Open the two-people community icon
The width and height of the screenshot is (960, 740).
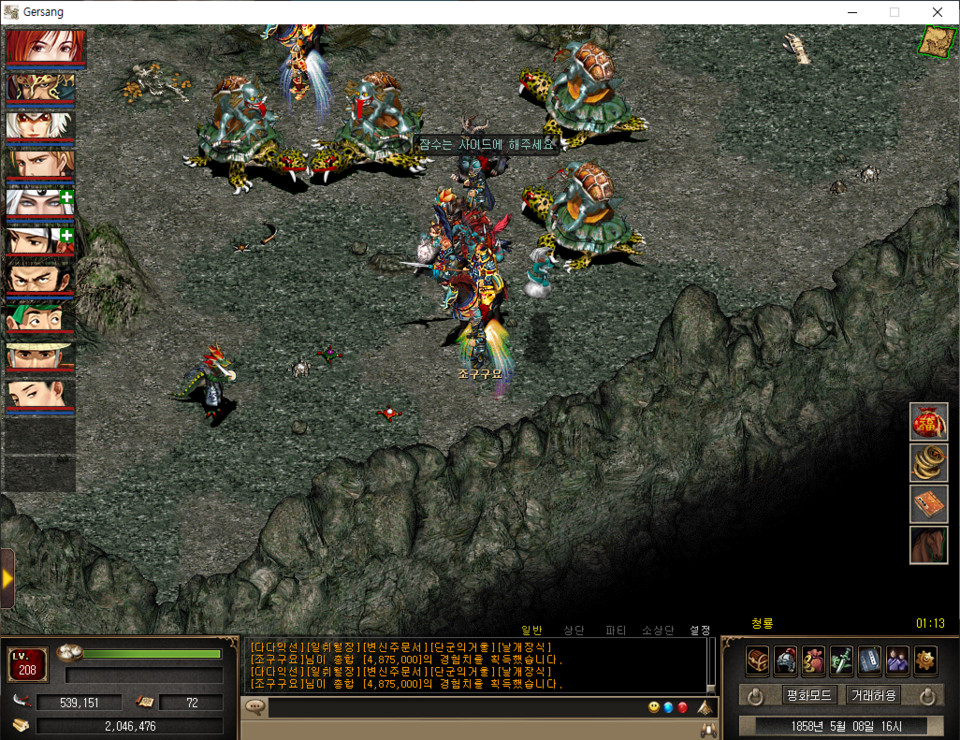click(x=897, y=660)
